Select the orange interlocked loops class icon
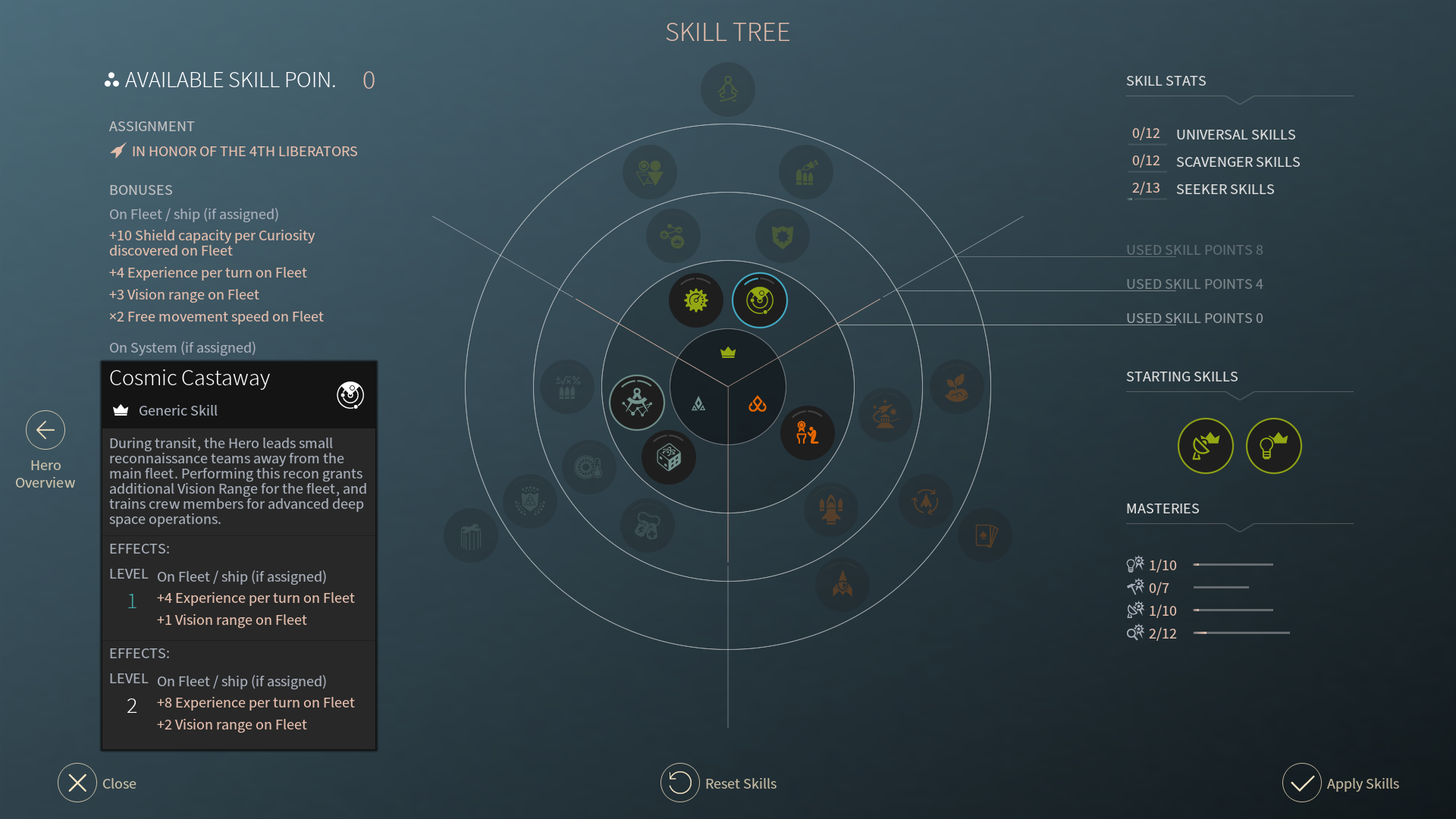The image size is (1456, 819). [x=757, y=404]
